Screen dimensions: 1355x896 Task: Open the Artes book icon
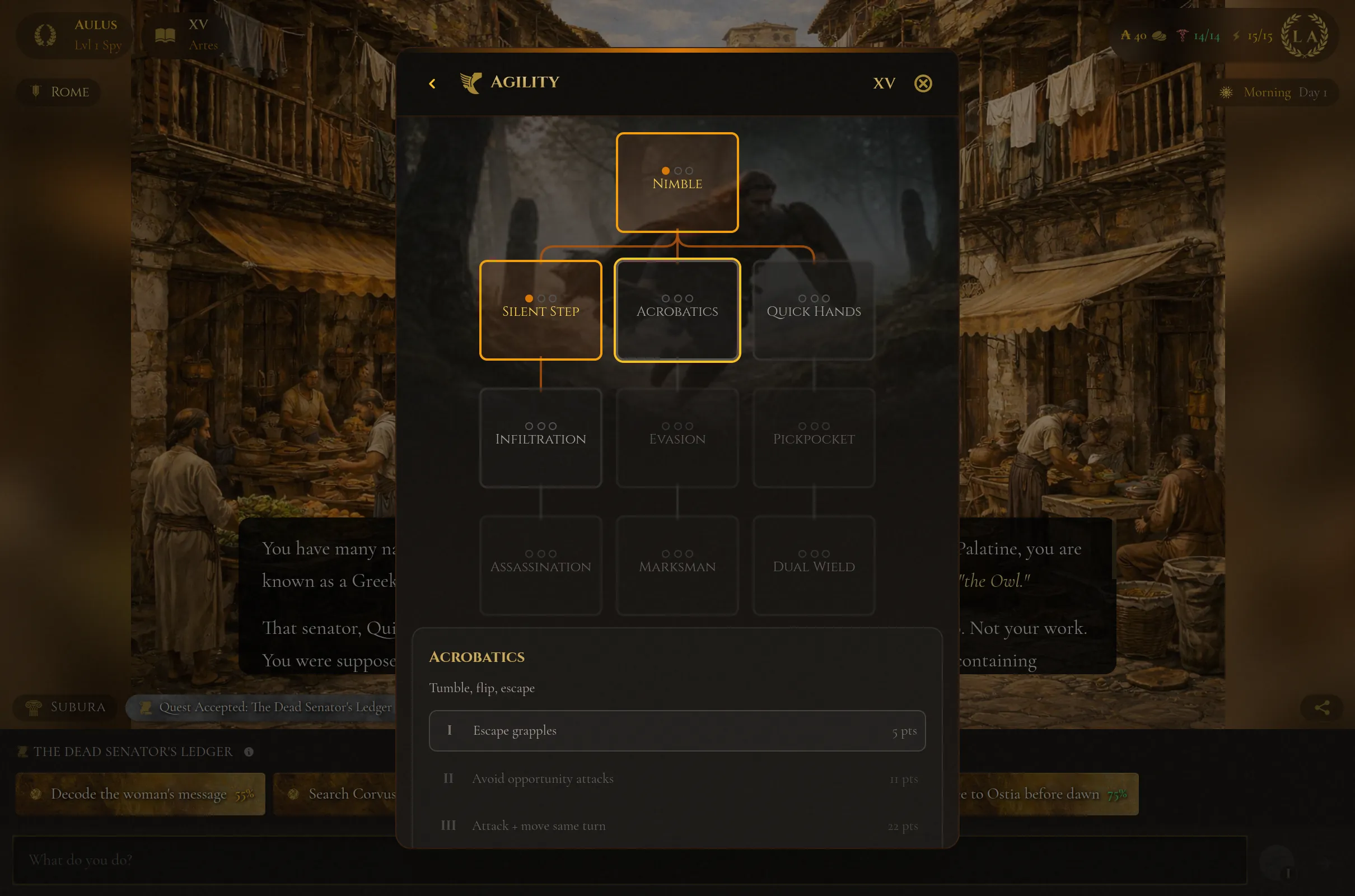(166, 34)
